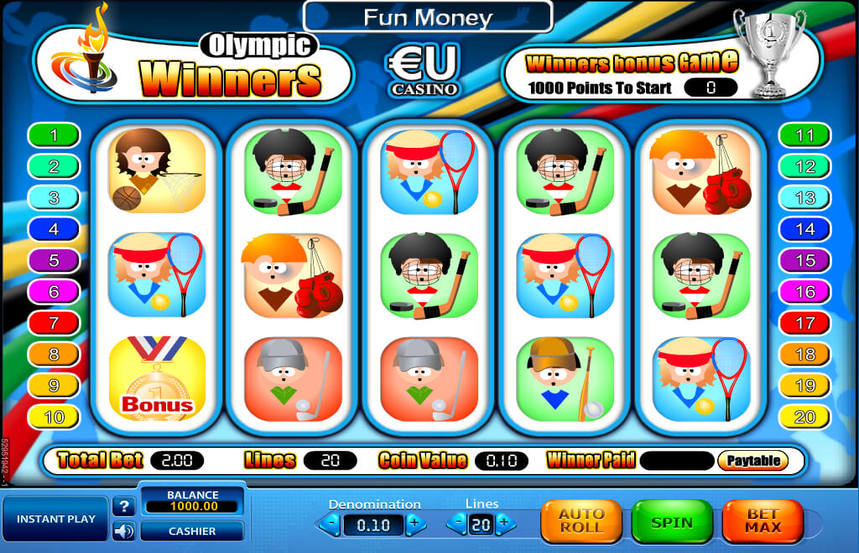
Task: Select payline number 10
Action: pyautogui.click(x=53, y=416)
